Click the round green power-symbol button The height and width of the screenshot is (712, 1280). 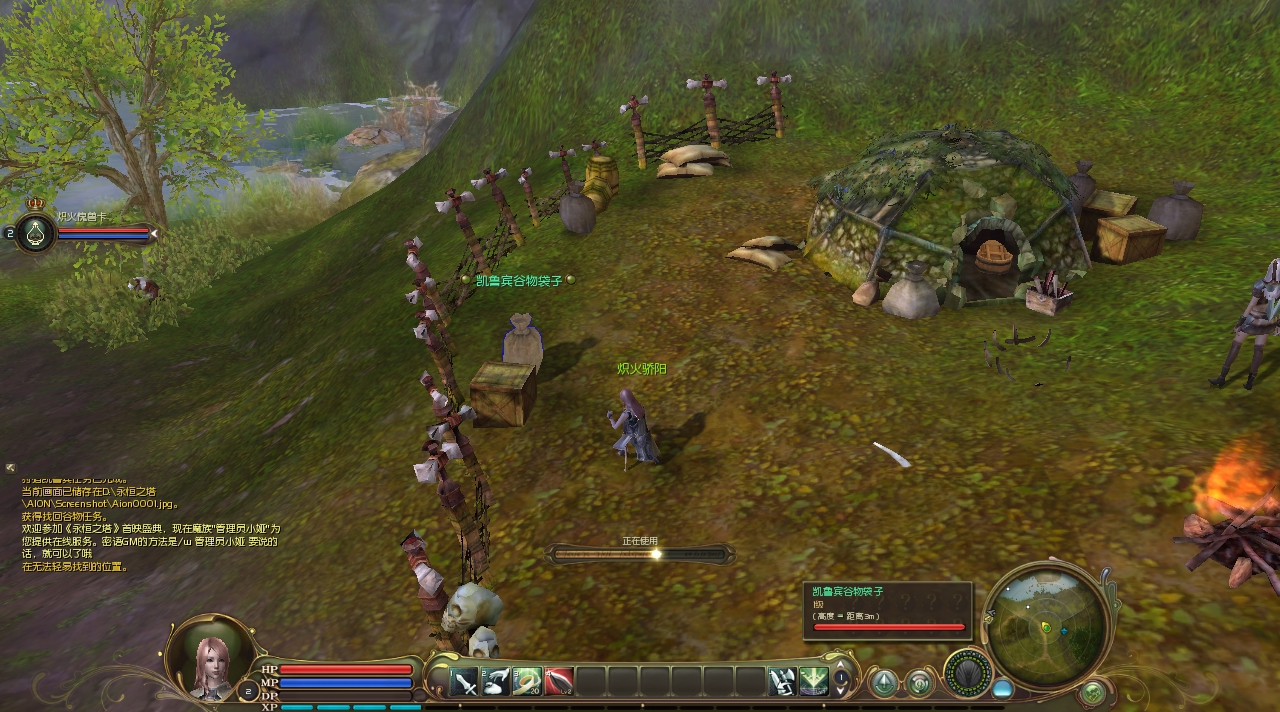point(919,683)
